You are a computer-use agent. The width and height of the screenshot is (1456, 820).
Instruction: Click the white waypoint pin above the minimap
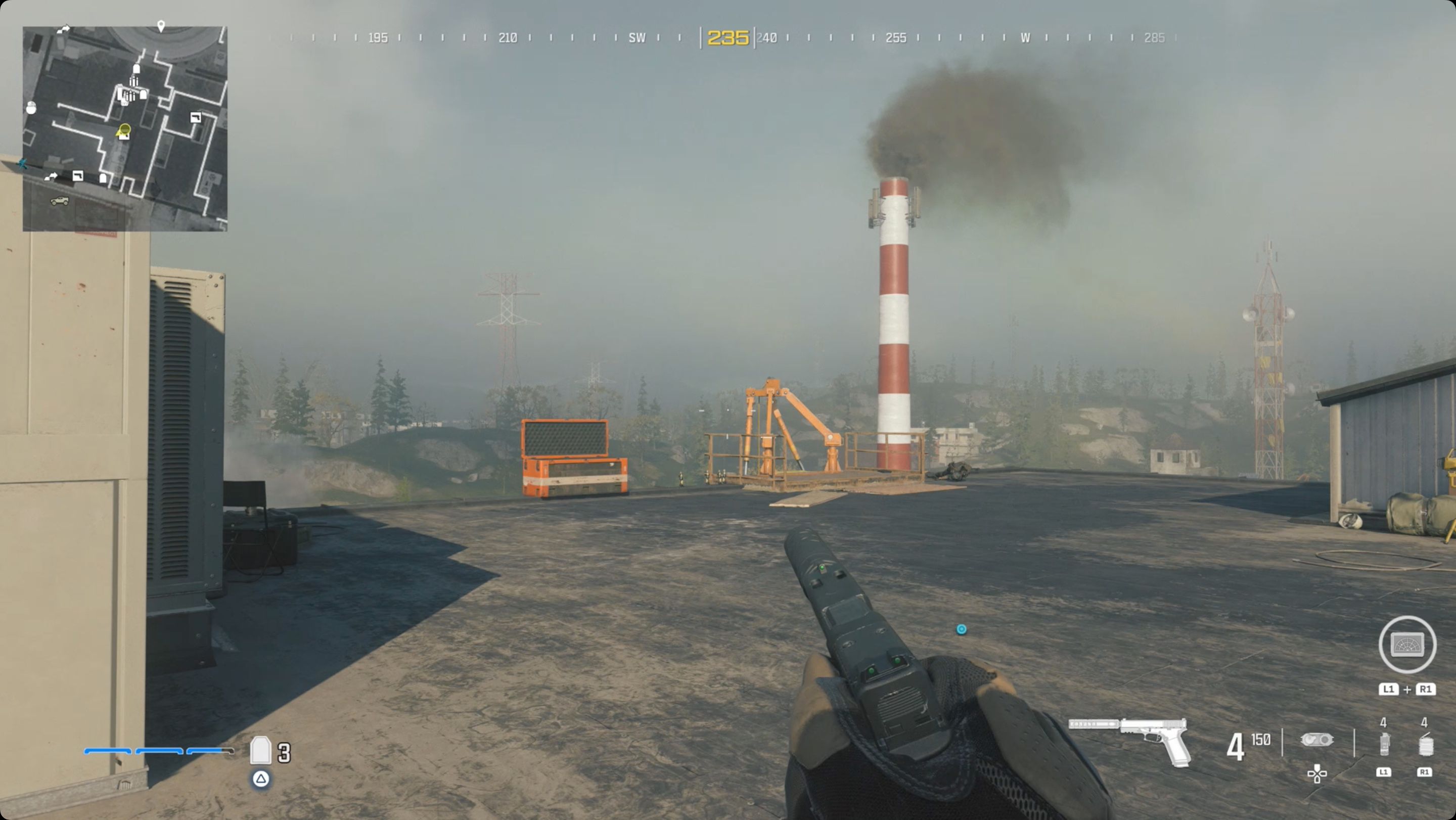(161, 24)
